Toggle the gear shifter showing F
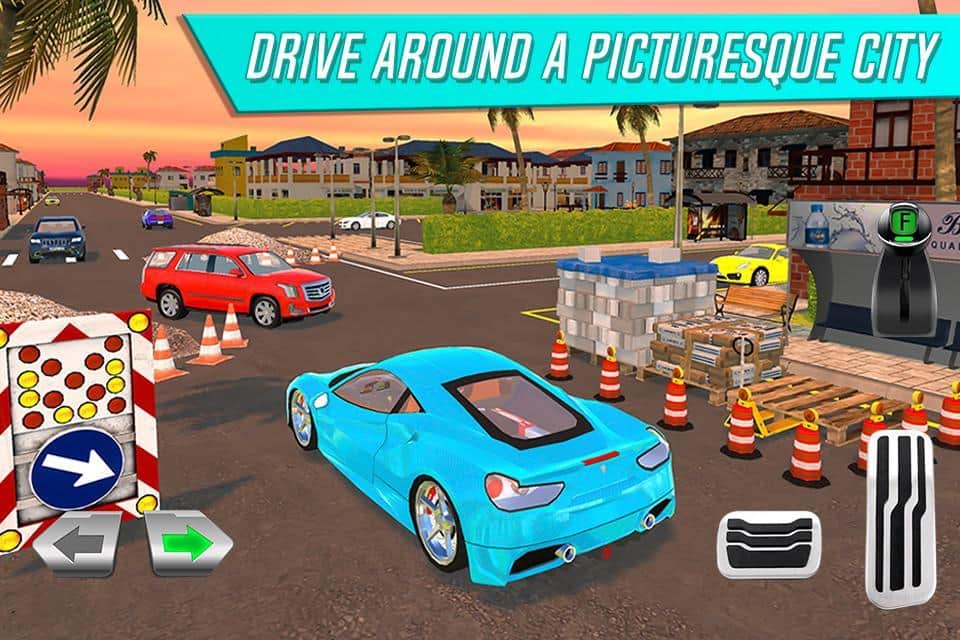This screenshot has height=640, width=960. click(x=902, y=268)
